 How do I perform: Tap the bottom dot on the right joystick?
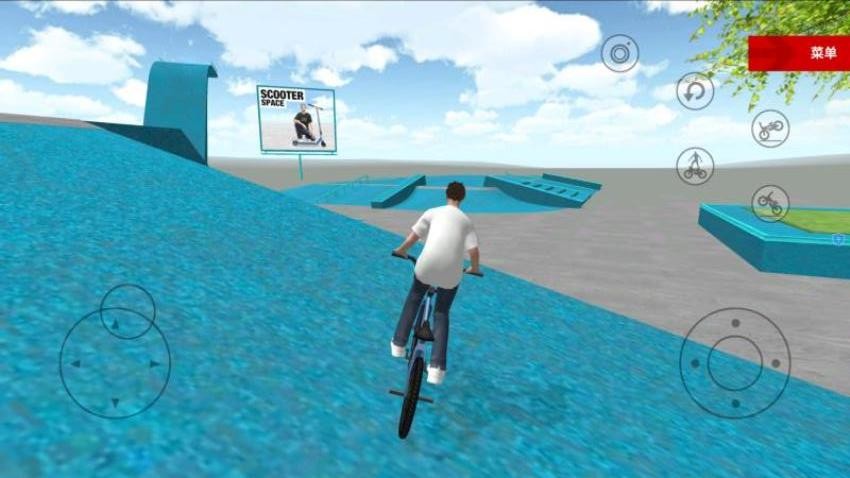pyautogui.click(x=735, y=403)
